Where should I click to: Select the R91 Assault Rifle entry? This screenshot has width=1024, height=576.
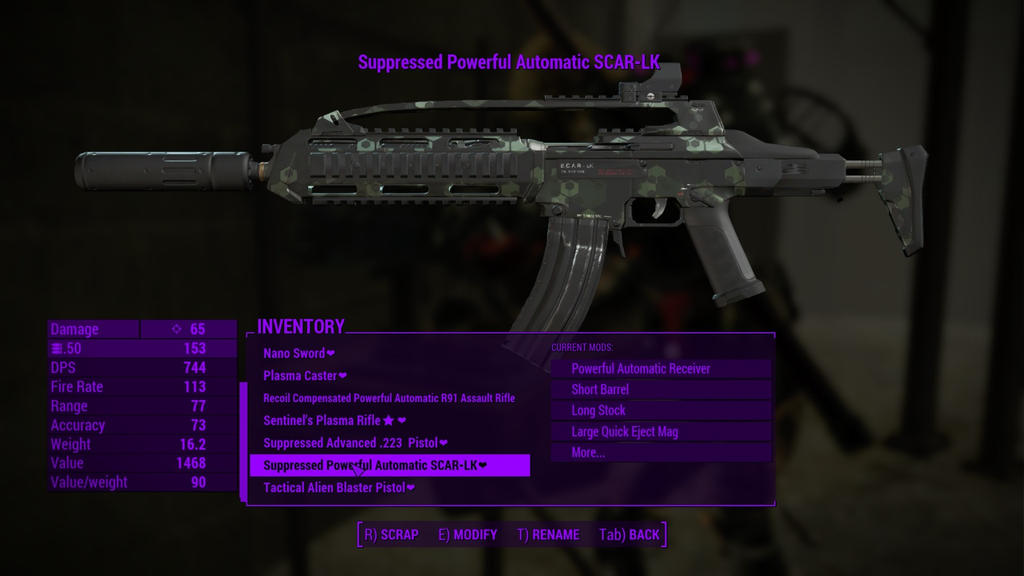[x=389, y=398]
